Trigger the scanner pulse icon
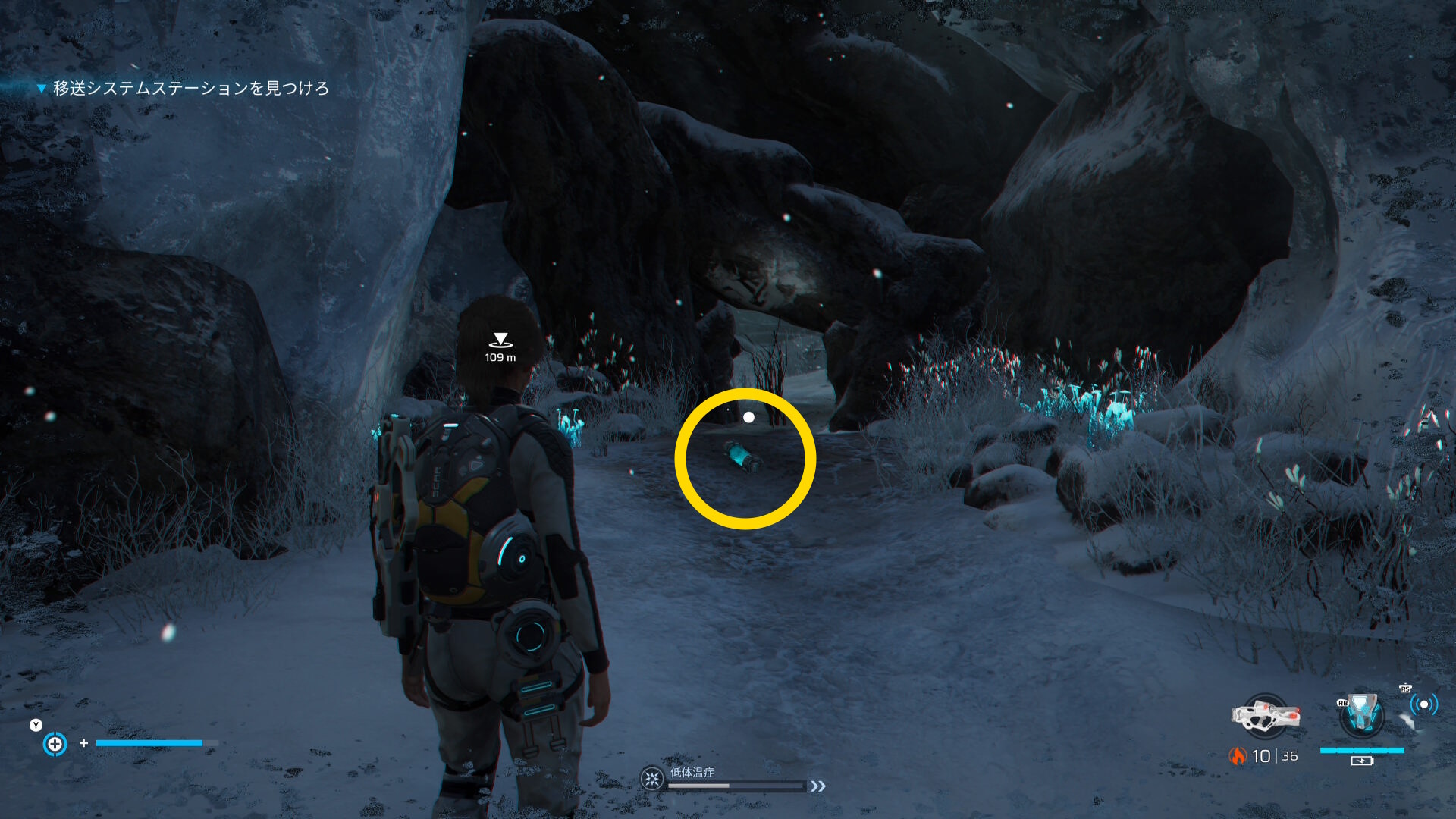The width and height of the screenshot is (1456, 819). click(1423, 705)
